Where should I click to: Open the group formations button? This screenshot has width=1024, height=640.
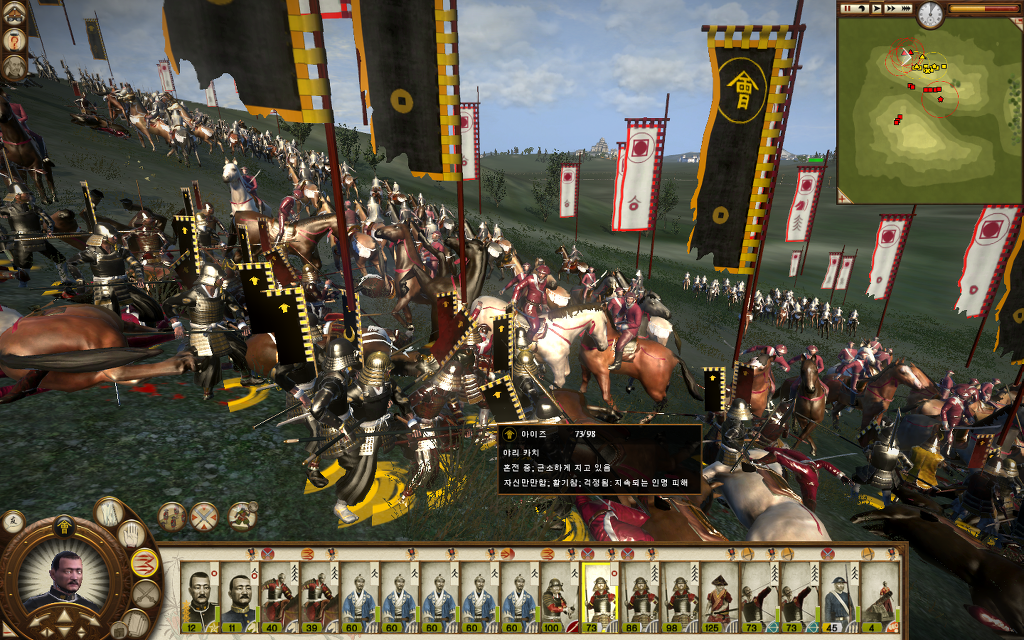click(x=173, y=516)
